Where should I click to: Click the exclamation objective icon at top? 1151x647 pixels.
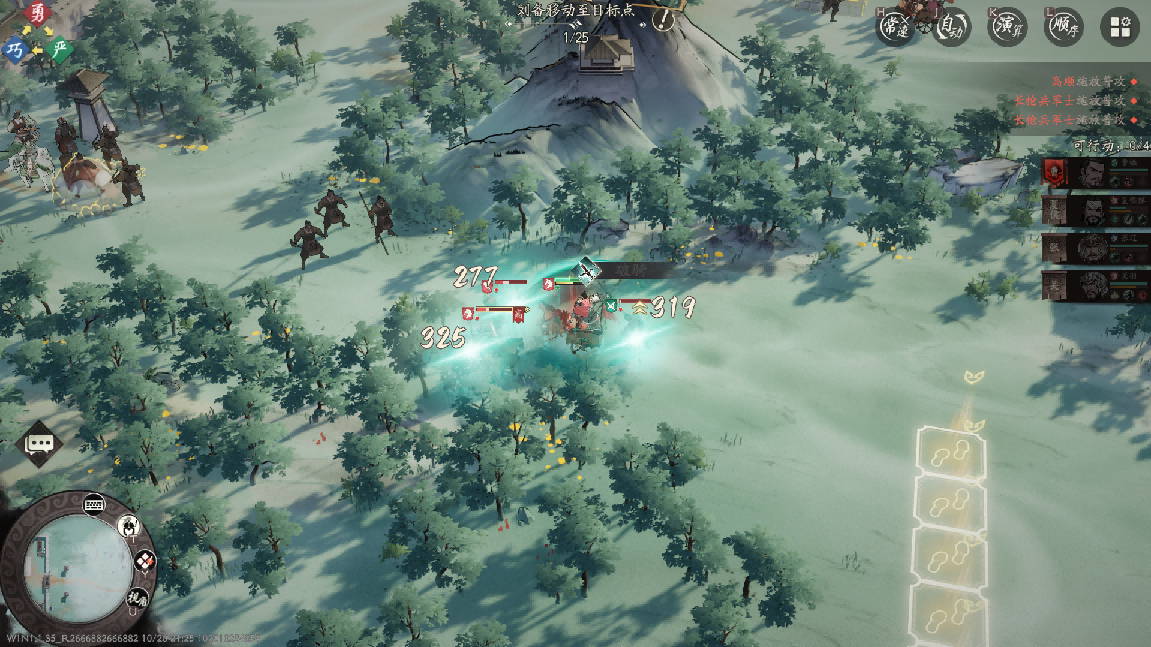coord(663,18)
